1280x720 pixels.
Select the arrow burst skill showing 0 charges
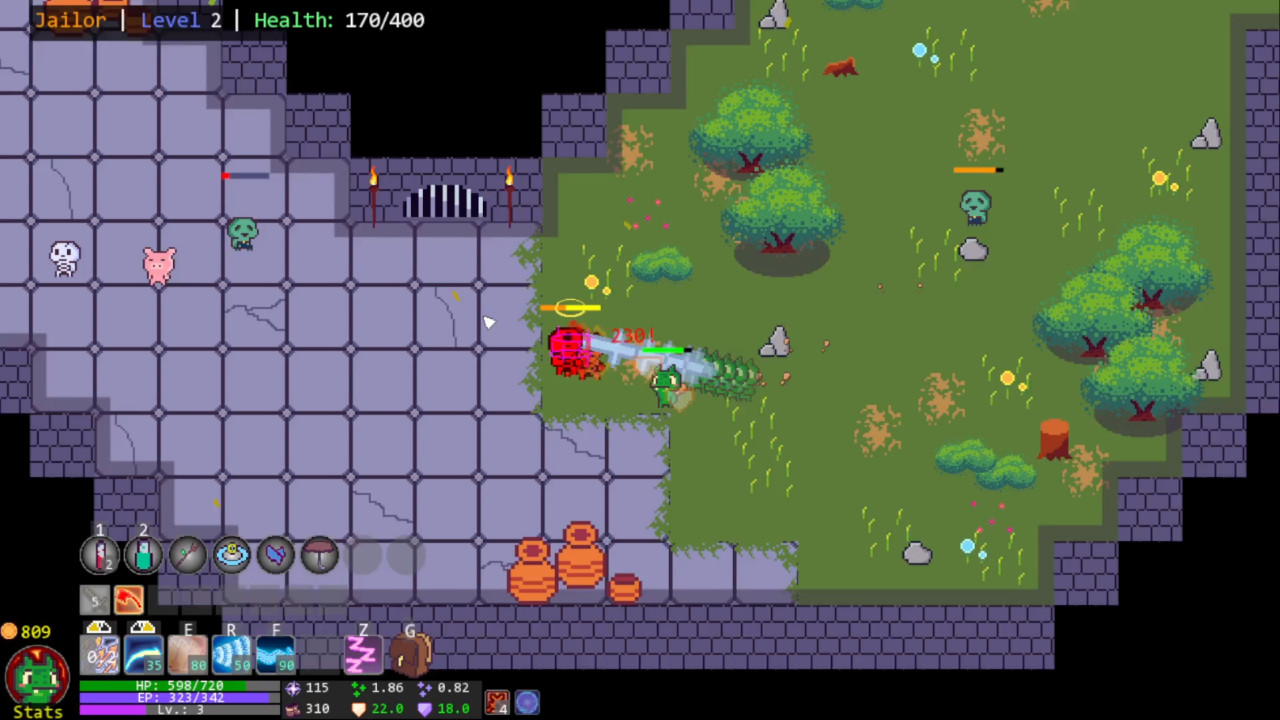click(98, 653)
